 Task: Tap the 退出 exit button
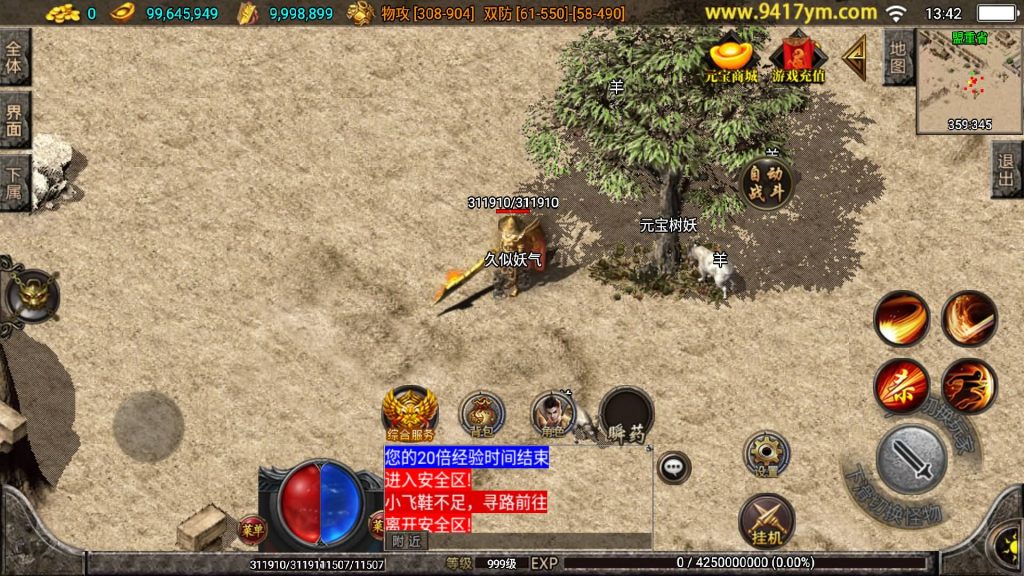[1006, 170]
